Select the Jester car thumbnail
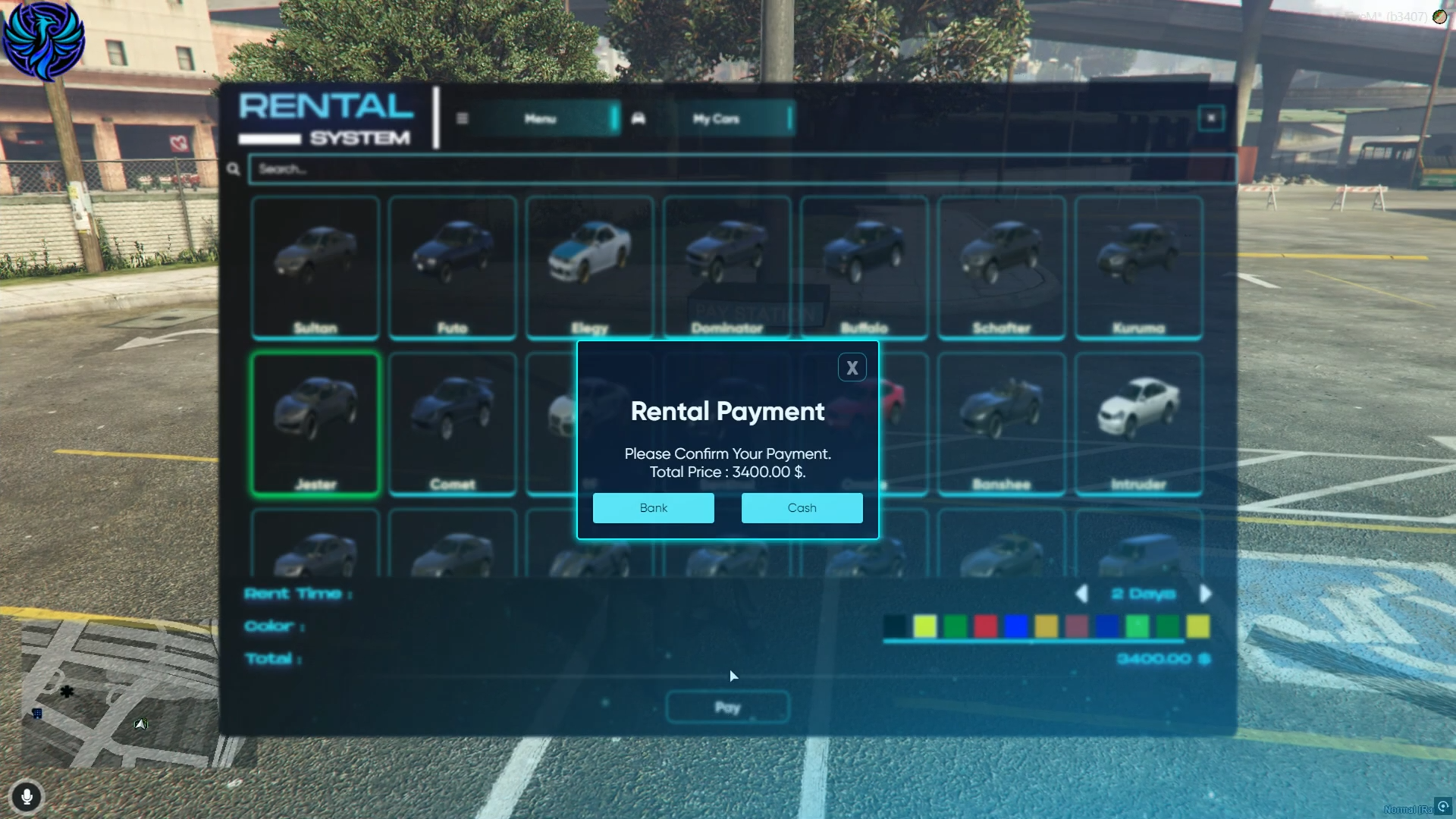This screenshot has width=1456, height=819. click(315, 421)
